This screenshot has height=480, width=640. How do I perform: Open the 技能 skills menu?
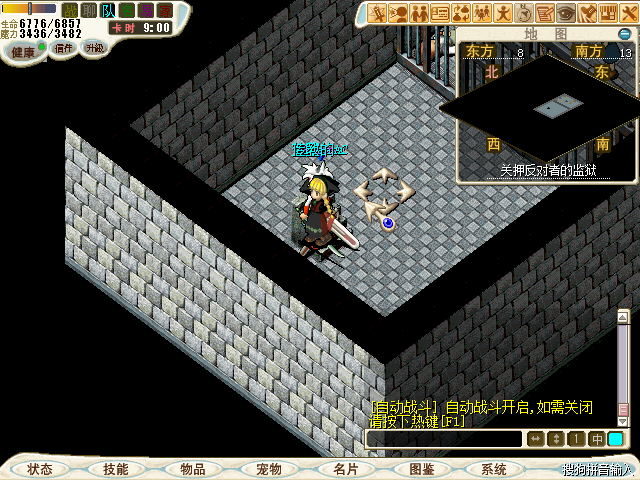[x=115, y=469]
